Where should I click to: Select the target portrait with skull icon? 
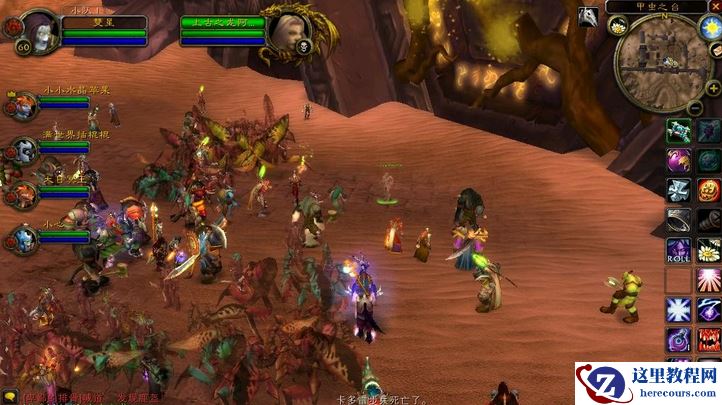click(288, 32)
